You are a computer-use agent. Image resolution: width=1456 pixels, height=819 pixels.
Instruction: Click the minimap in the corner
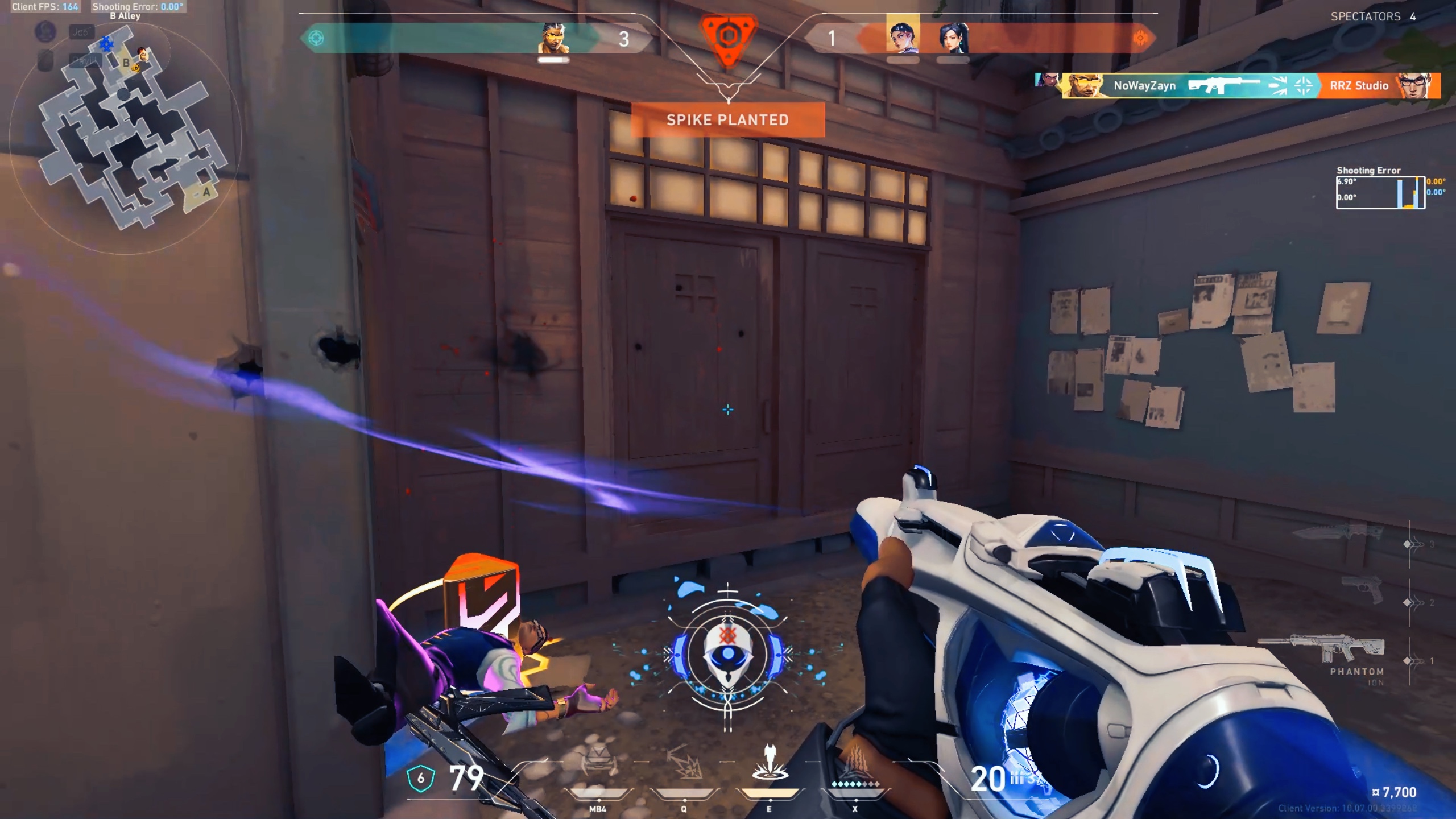tap(126, 136)
